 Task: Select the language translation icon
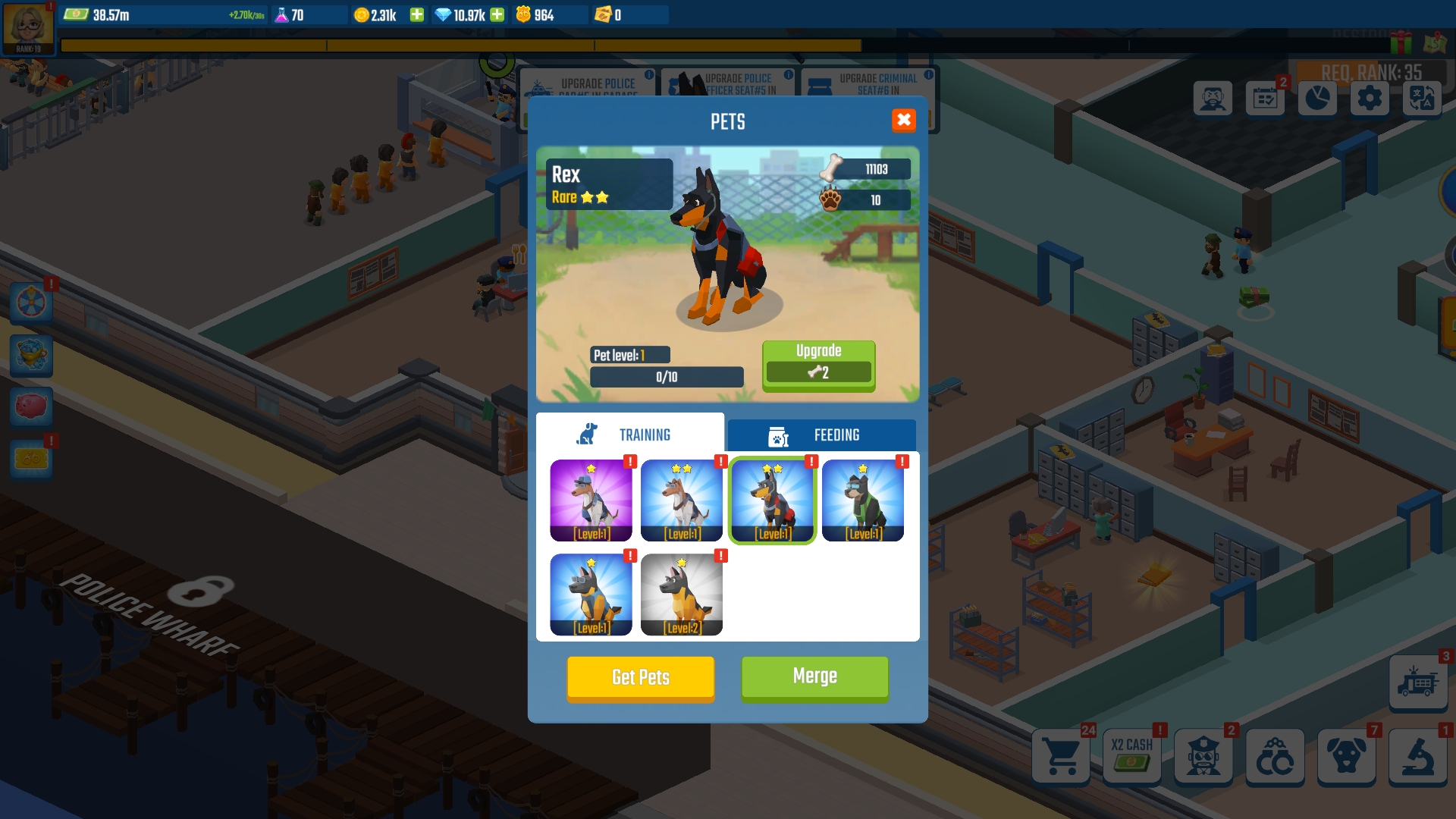click(x=1423, y=99)
